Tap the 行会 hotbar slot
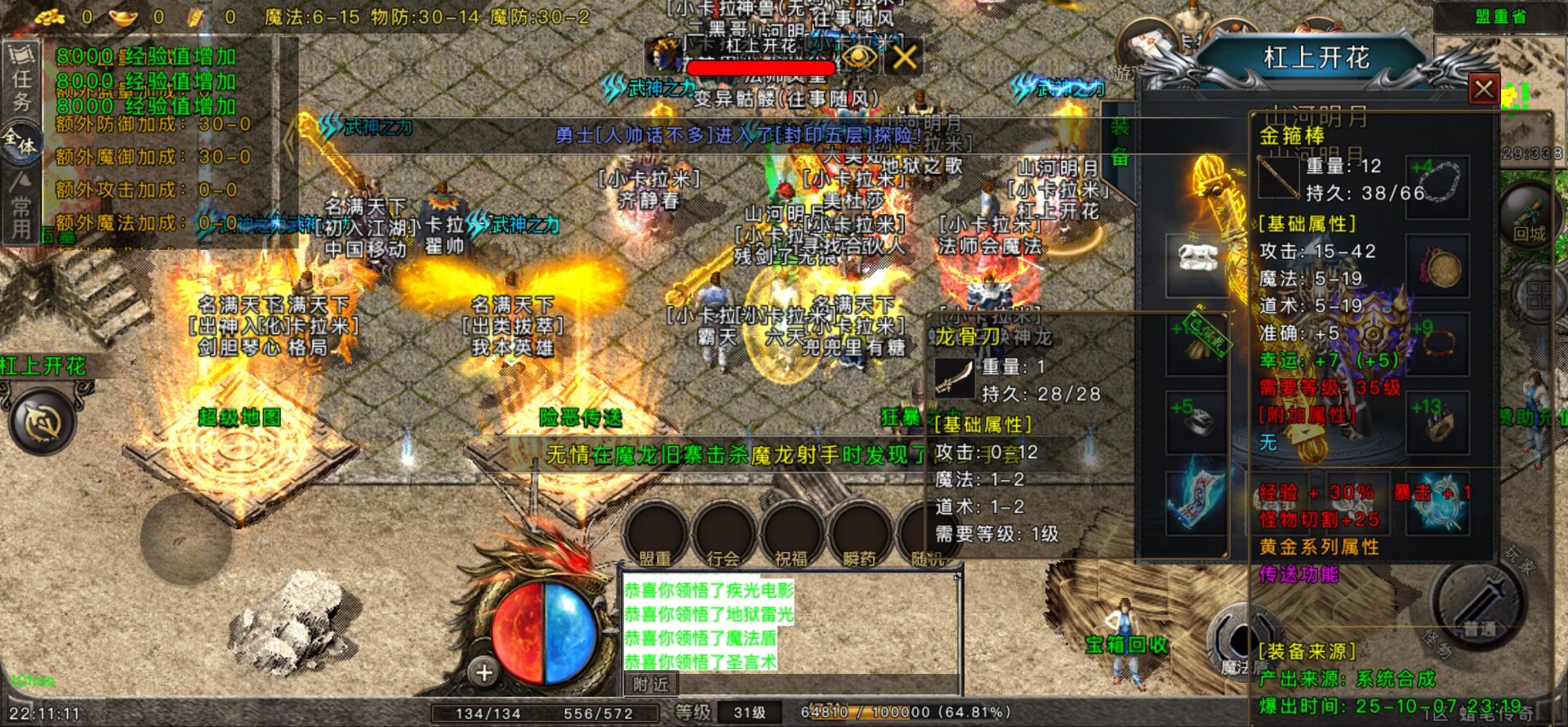 tap(723, 535)
